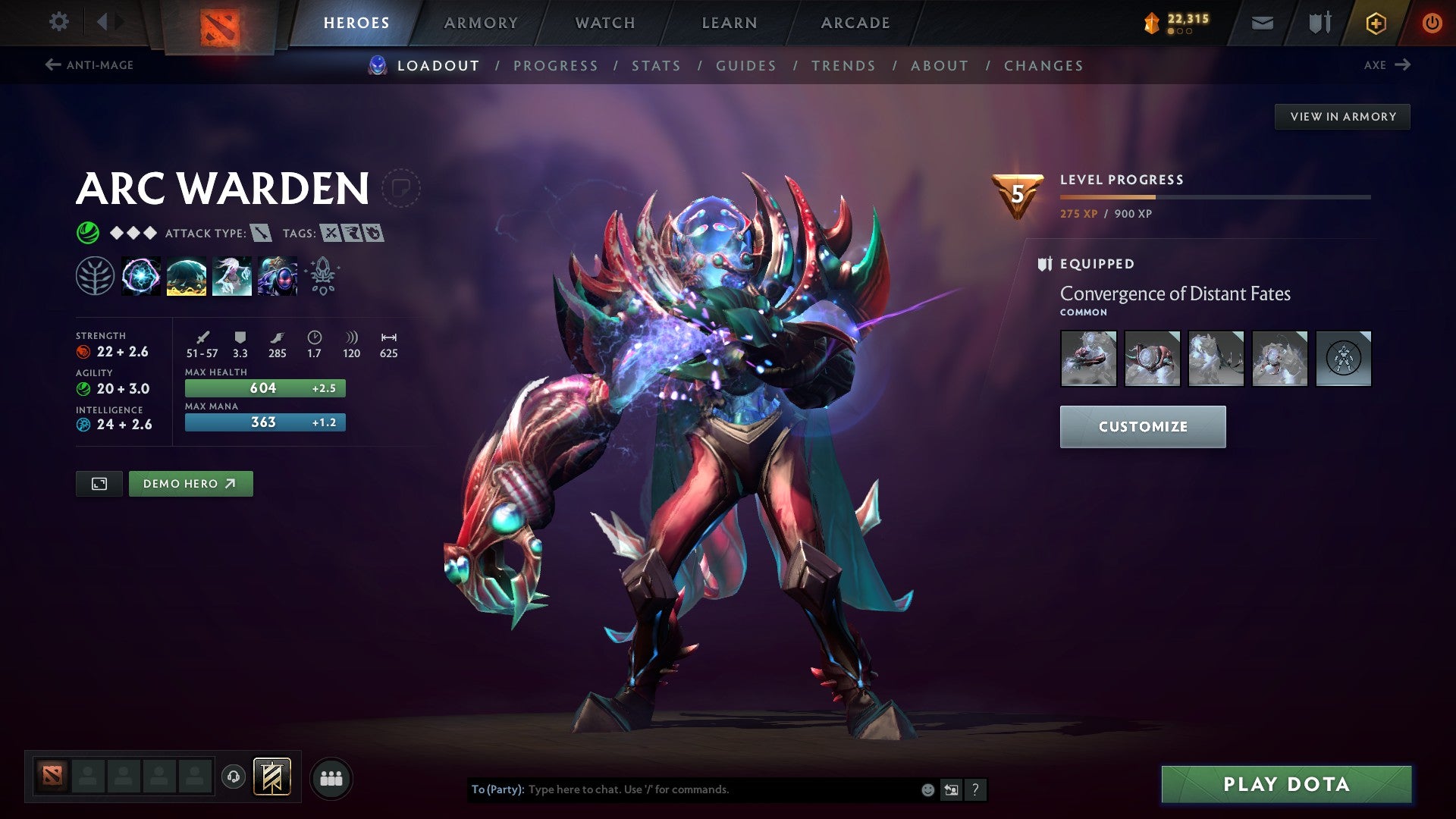The image size is (1456, 819).
Task: Open the Stats section of hero page
Action: pos(657,66)
